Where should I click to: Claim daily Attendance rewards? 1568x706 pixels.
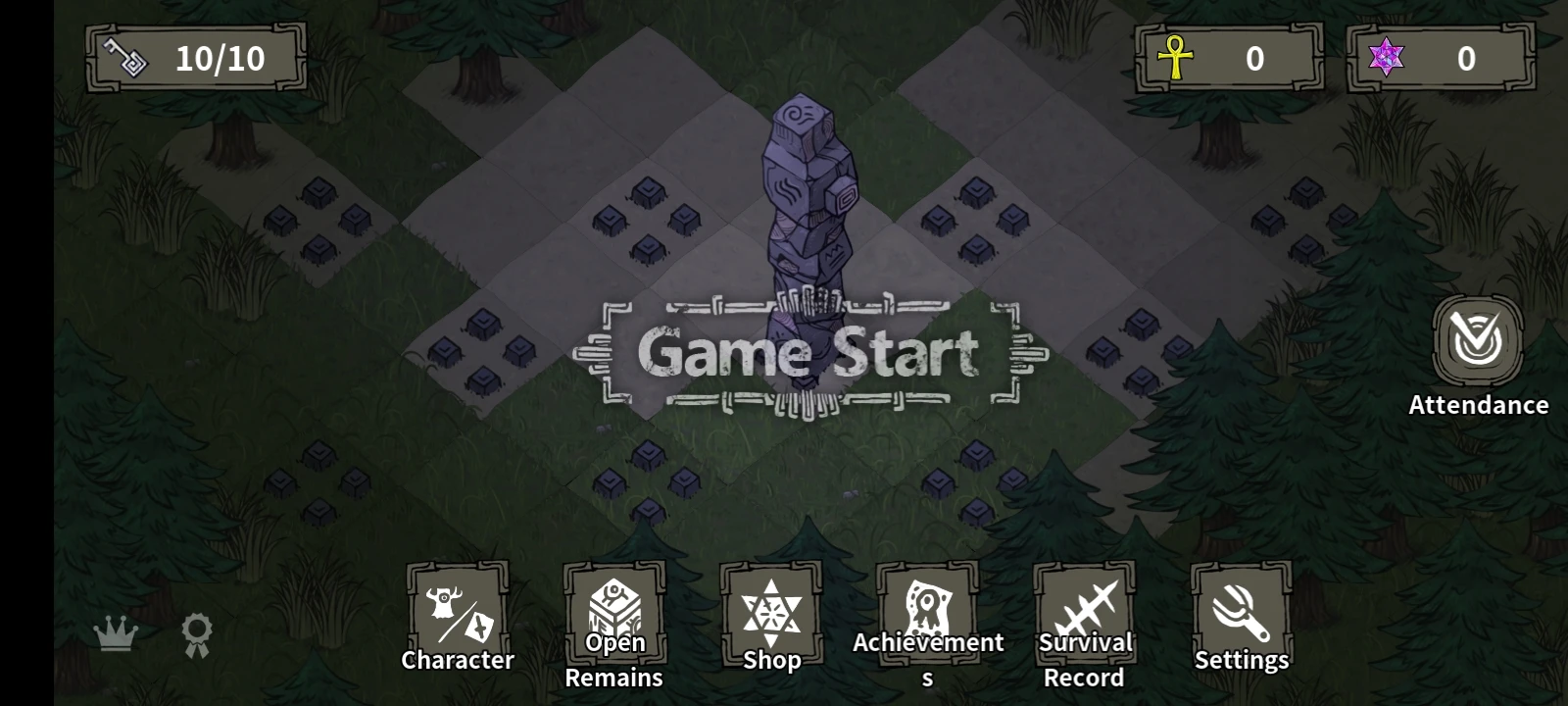[1479, 342]
